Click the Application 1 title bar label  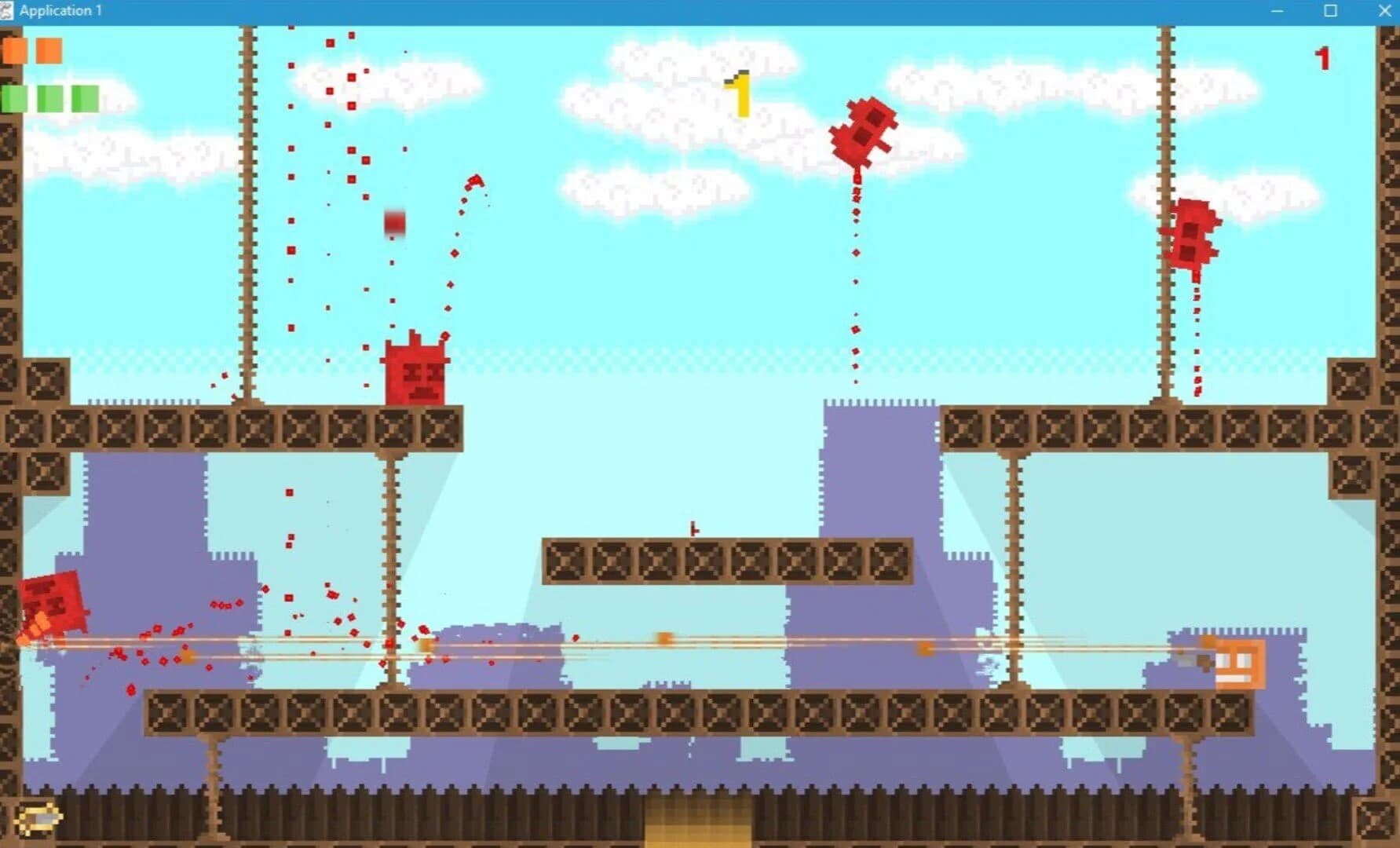[60, 10]
